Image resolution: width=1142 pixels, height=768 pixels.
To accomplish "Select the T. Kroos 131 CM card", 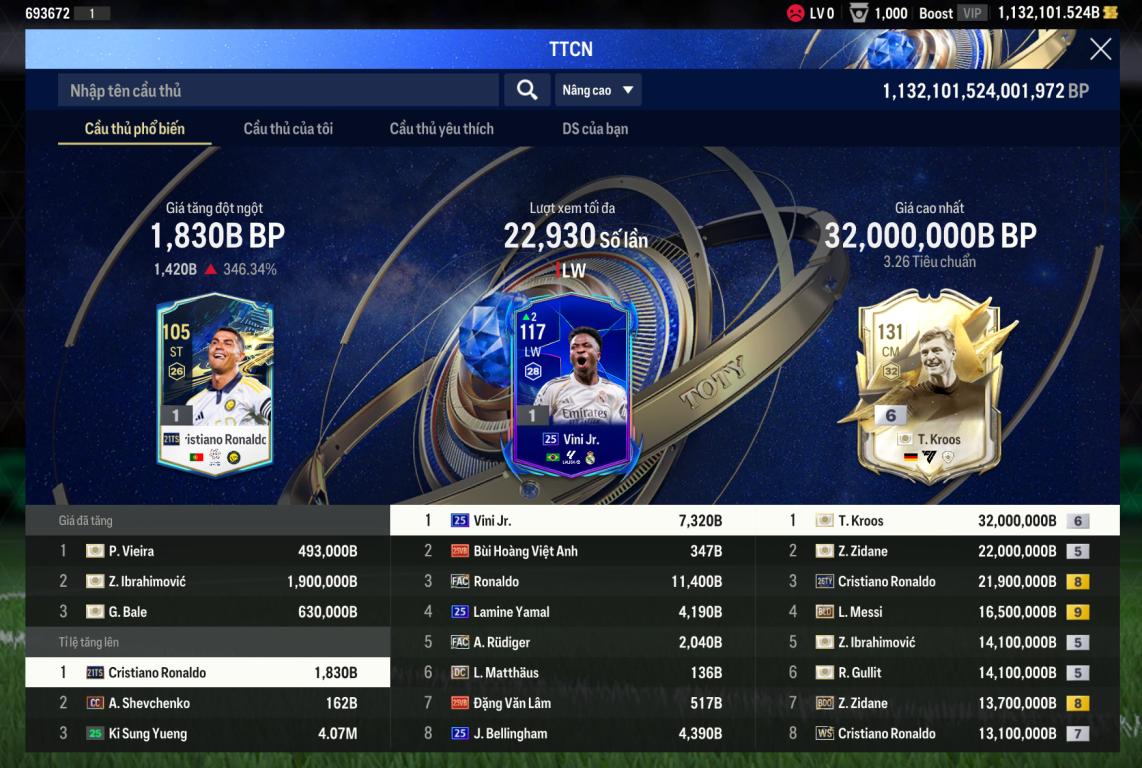I will coord(928,386).
